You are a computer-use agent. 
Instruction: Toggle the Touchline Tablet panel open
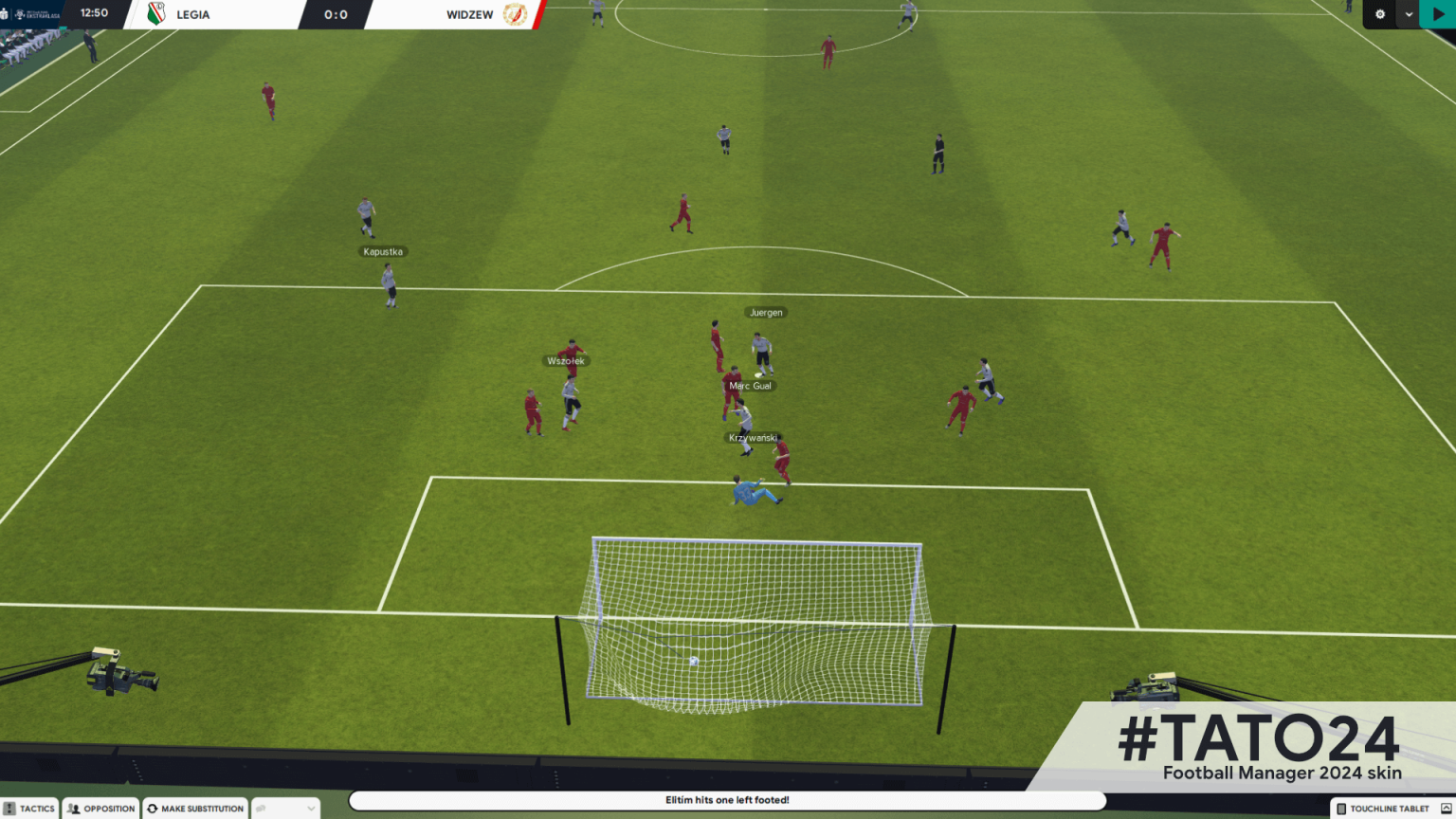click(x=1389, y=809)
